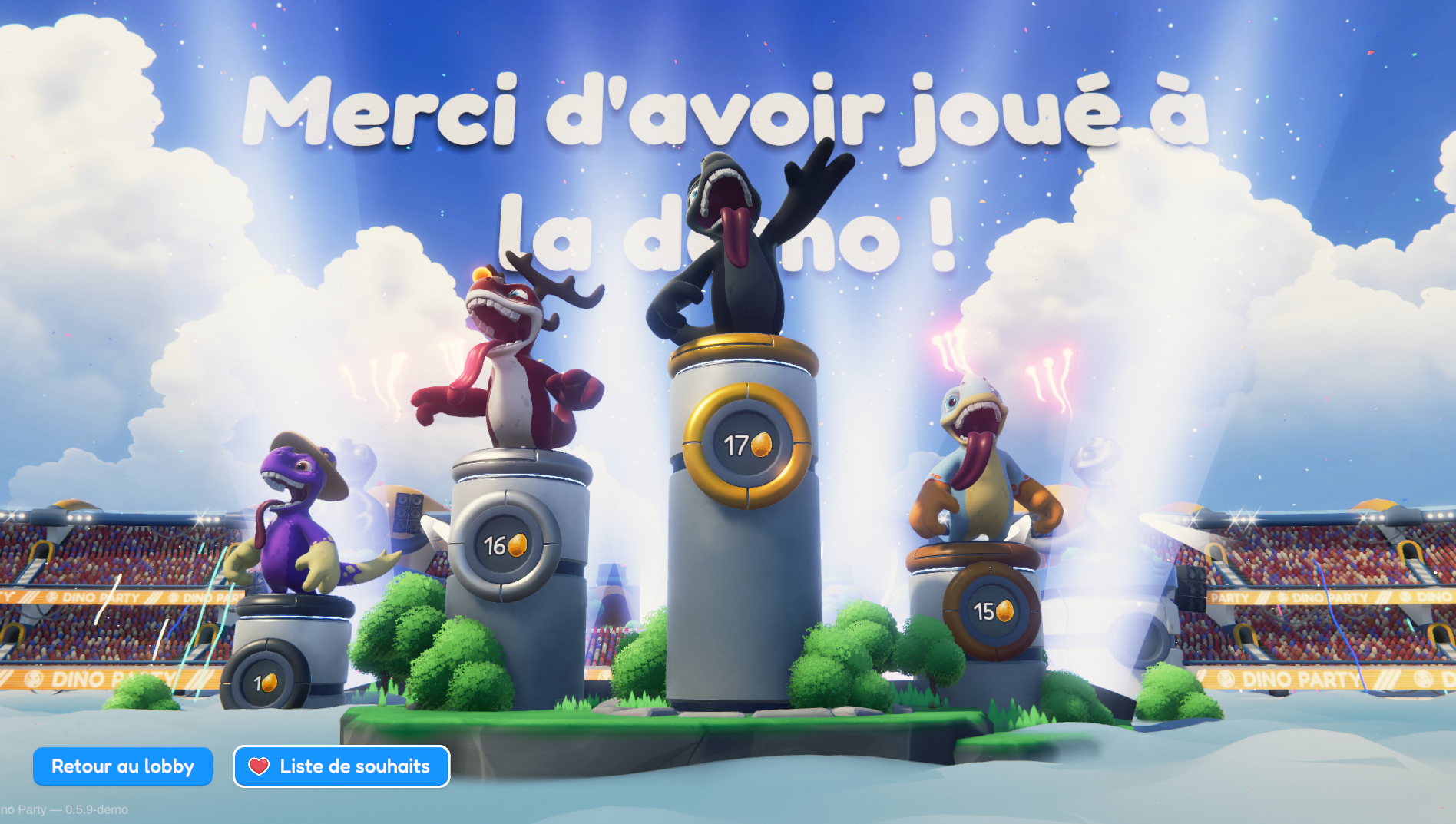Click the heart icon on wishlist button
The image size is (1456, 824).
258,766
